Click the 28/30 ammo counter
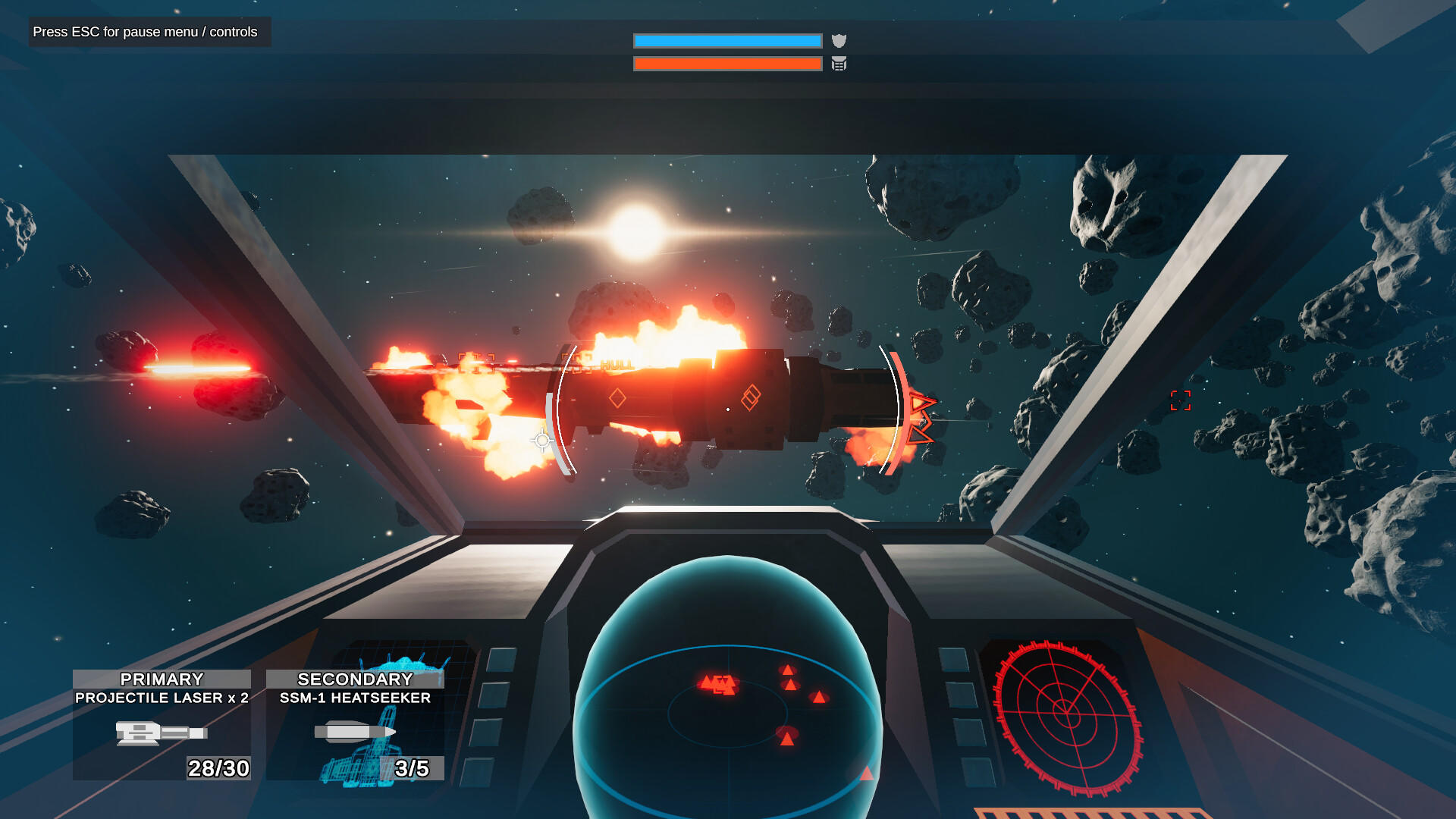This screenshot has width=1456, height=819. (x=220, y=770)
